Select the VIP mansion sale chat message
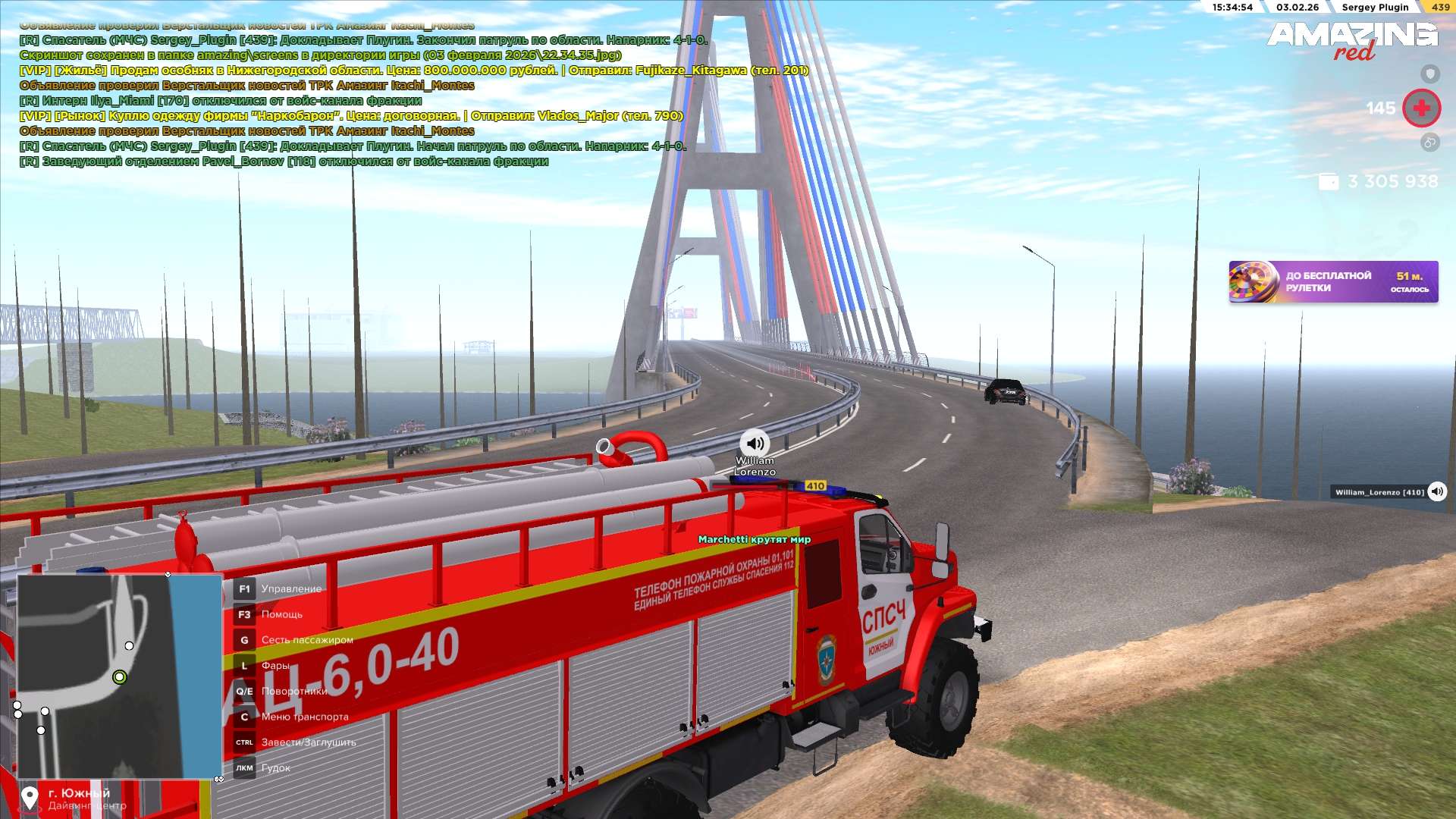 pos(413,71)
